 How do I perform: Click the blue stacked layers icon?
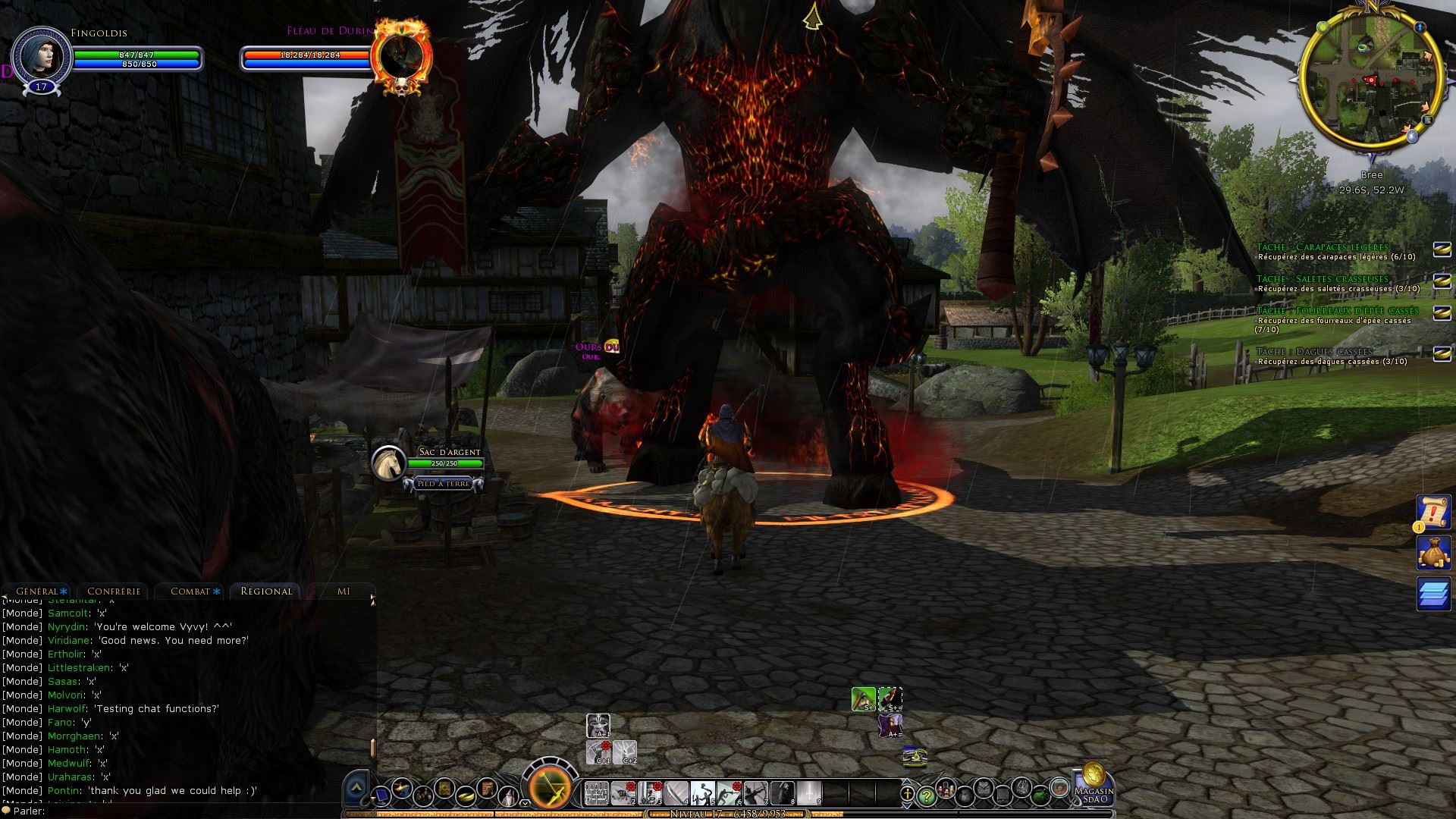[1433, 593]
